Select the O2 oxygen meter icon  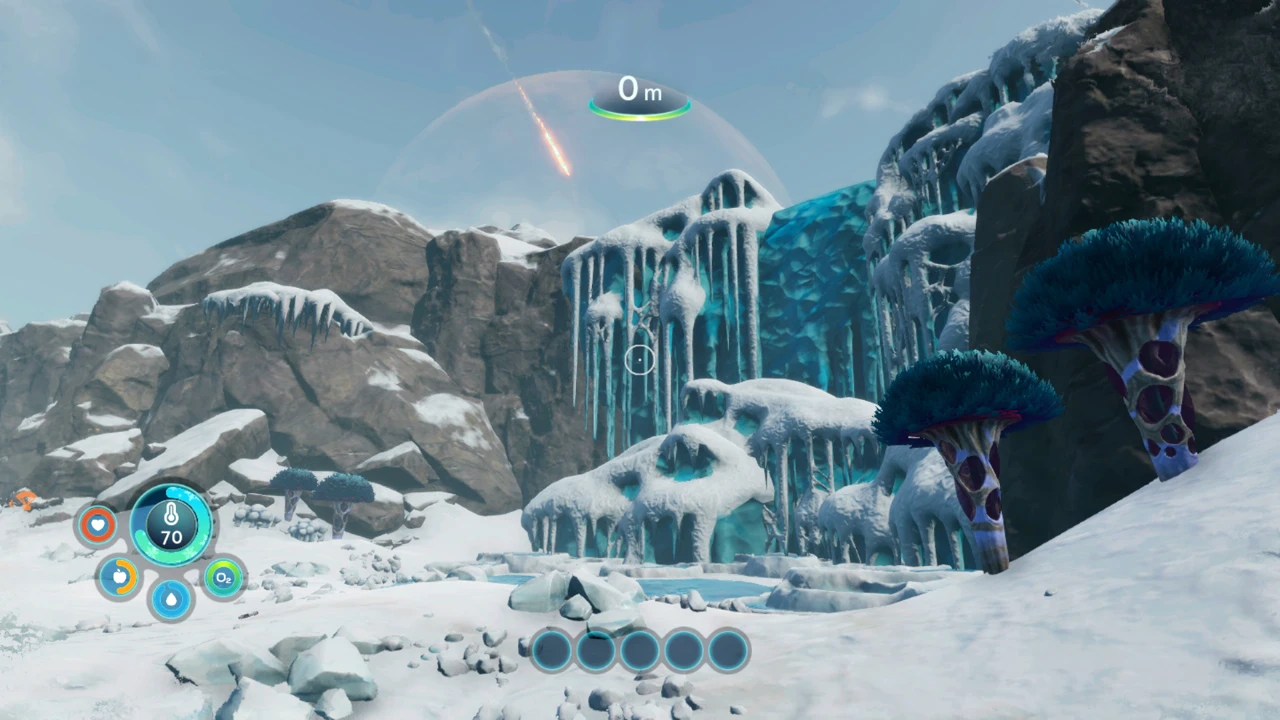(222, 577)
